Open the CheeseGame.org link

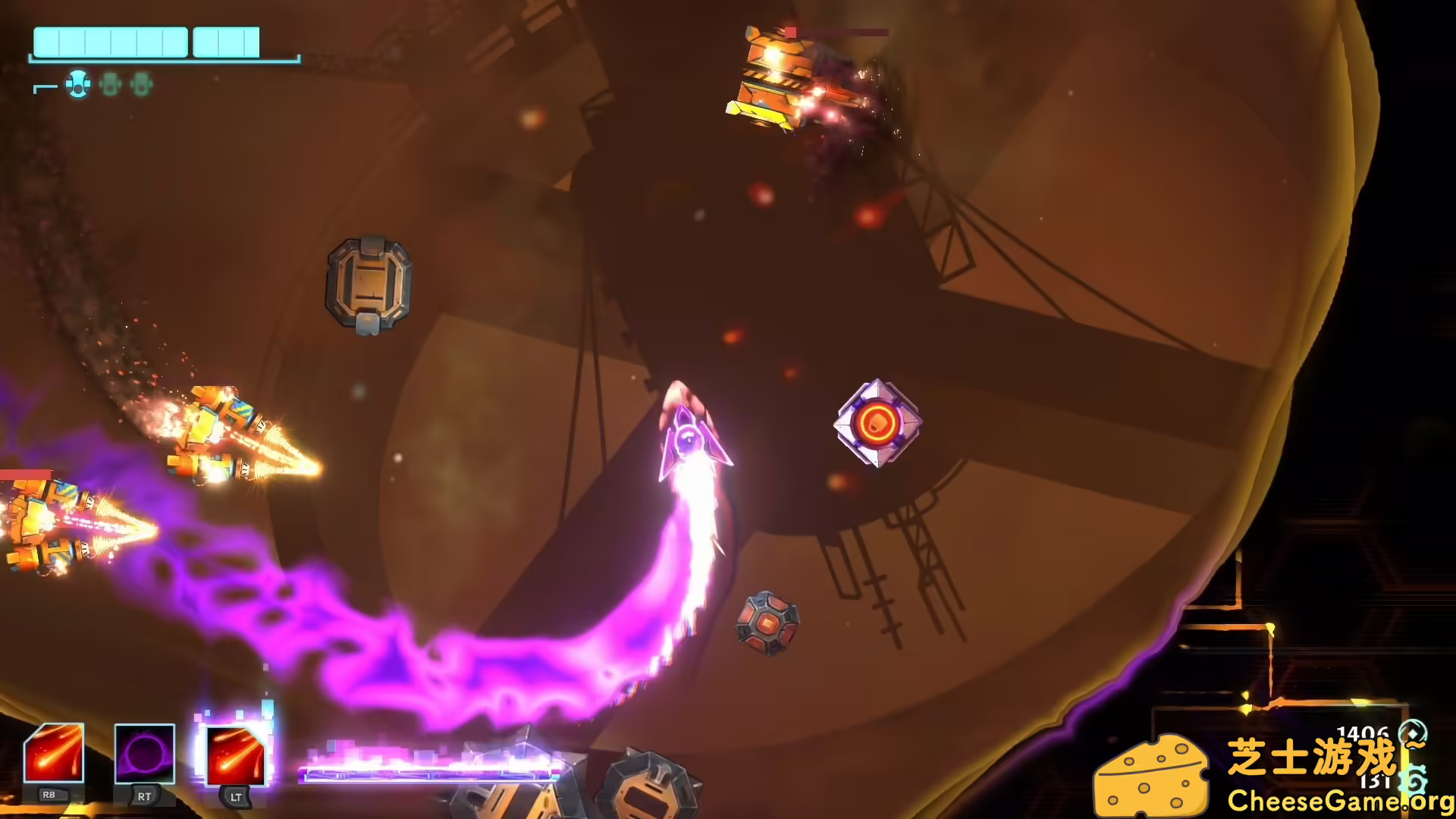pyautogui.click(x=1342, y=802)
